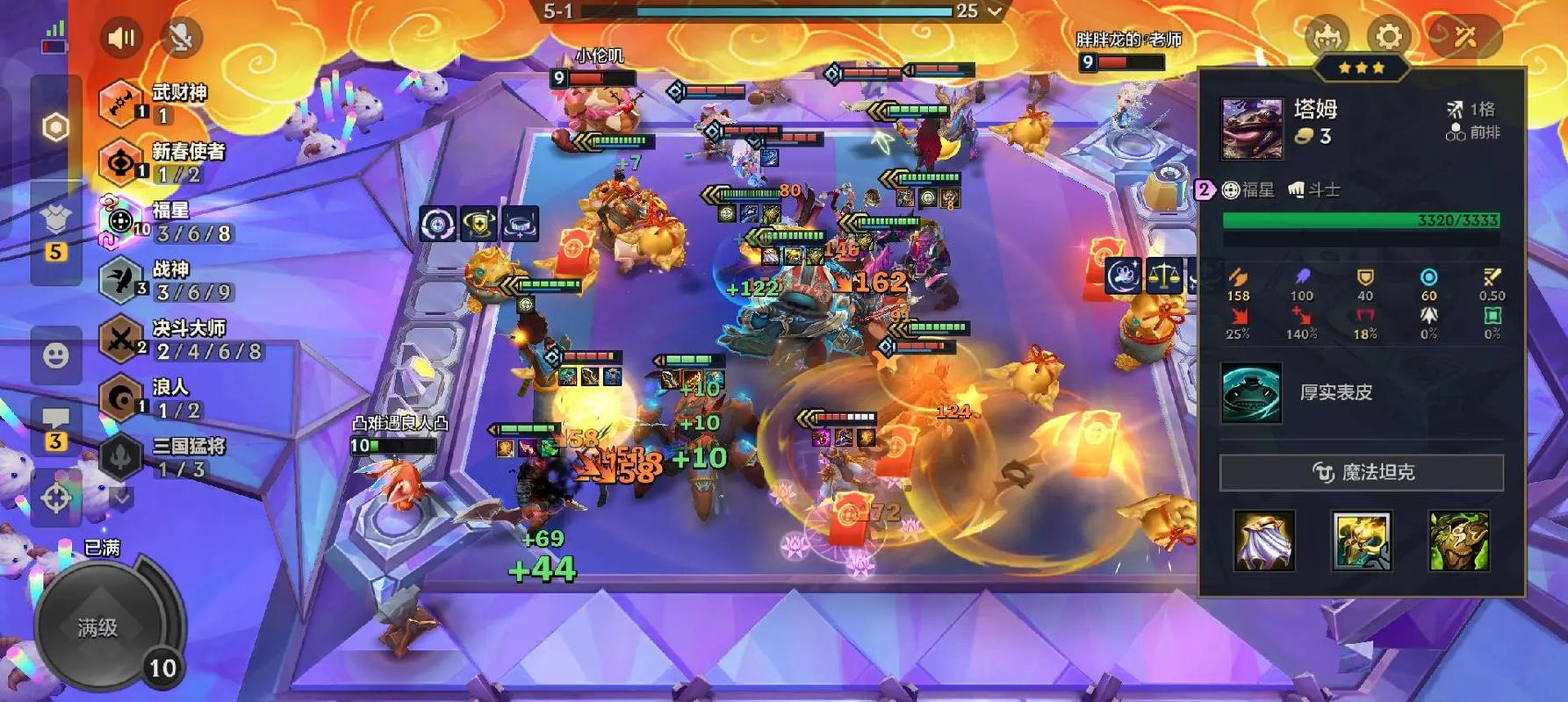
Task: View 塔姆's 厚实表皮 ability icon
Action: [1251, 392]
